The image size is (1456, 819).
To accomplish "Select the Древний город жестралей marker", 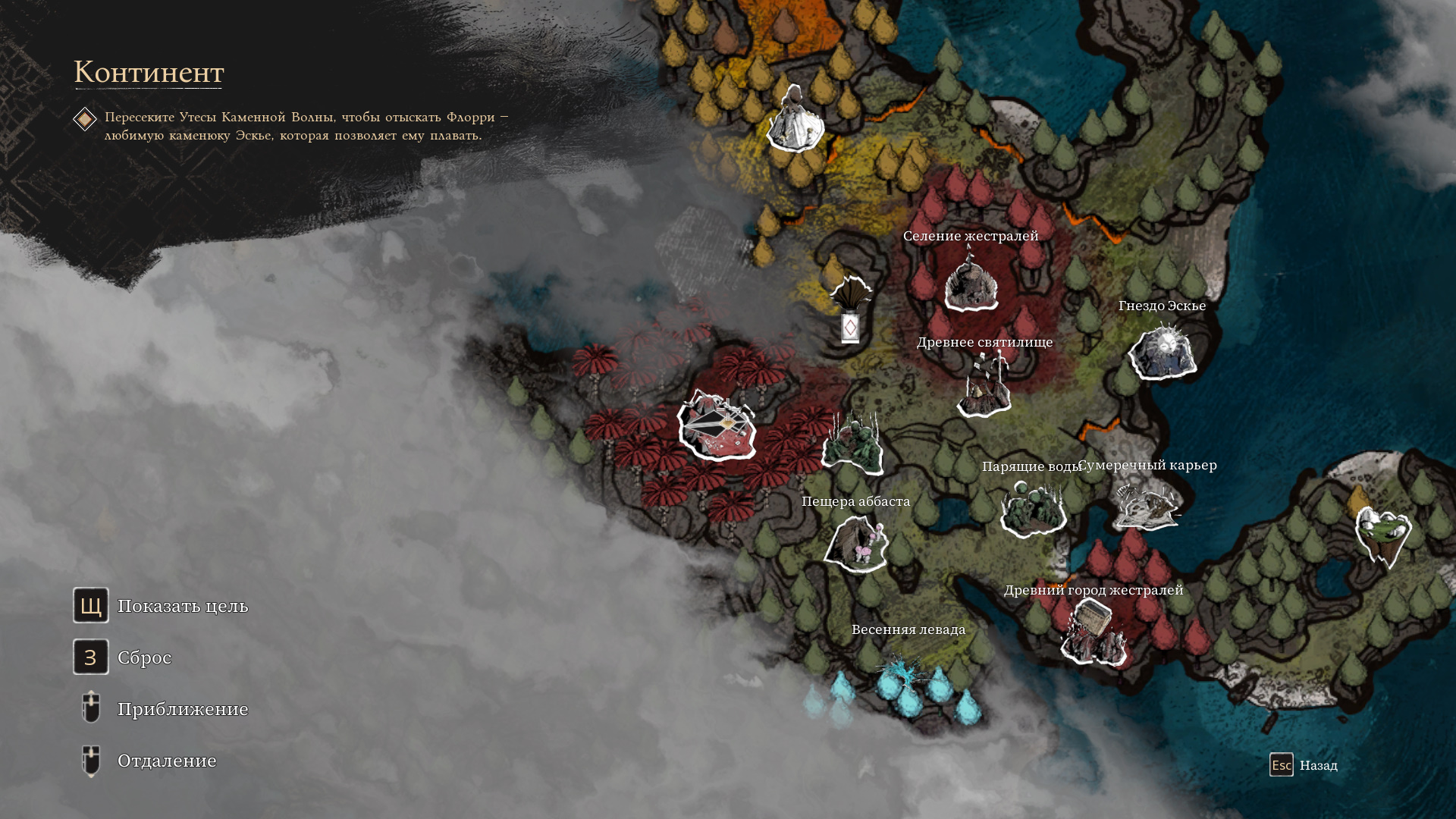I will coord(1093,633).
